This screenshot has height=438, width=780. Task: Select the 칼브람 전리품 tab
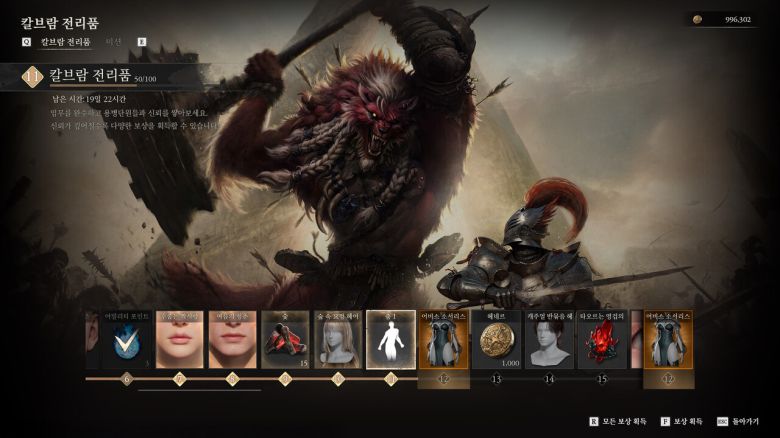coord(65,42)
